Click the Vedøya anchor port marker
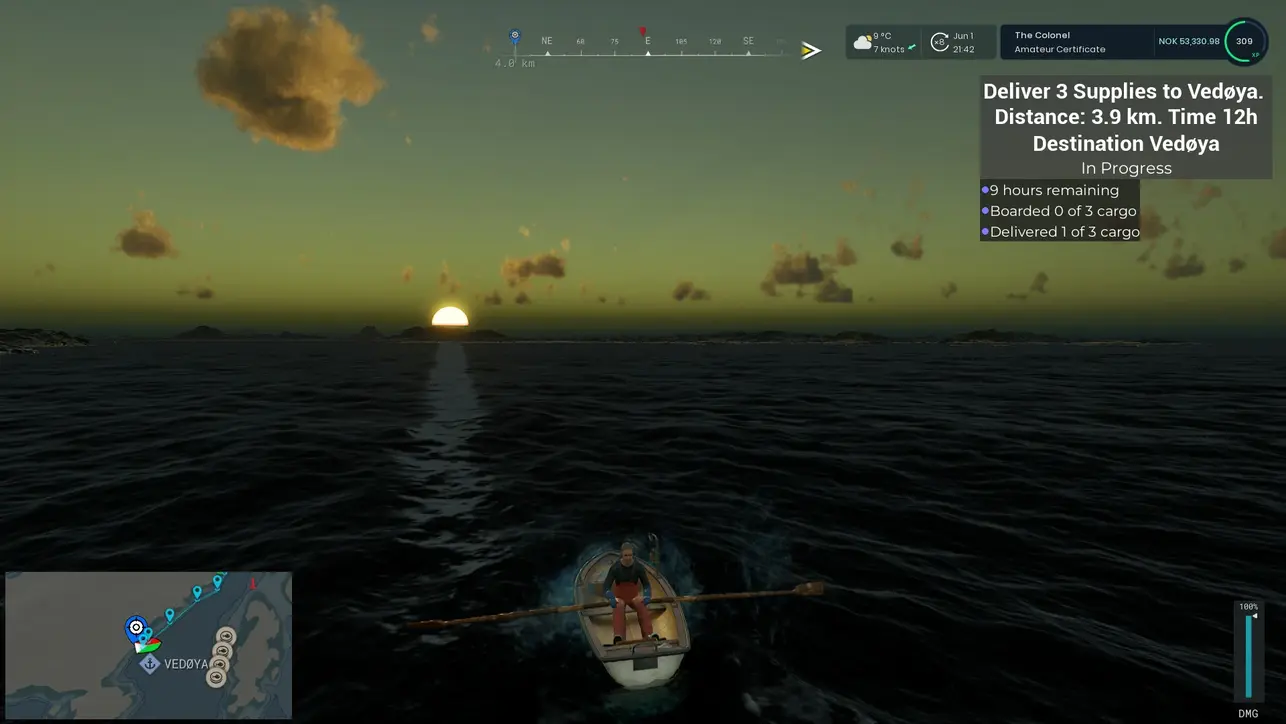This screenshot has height=724, width=1286. click(149, 664)
